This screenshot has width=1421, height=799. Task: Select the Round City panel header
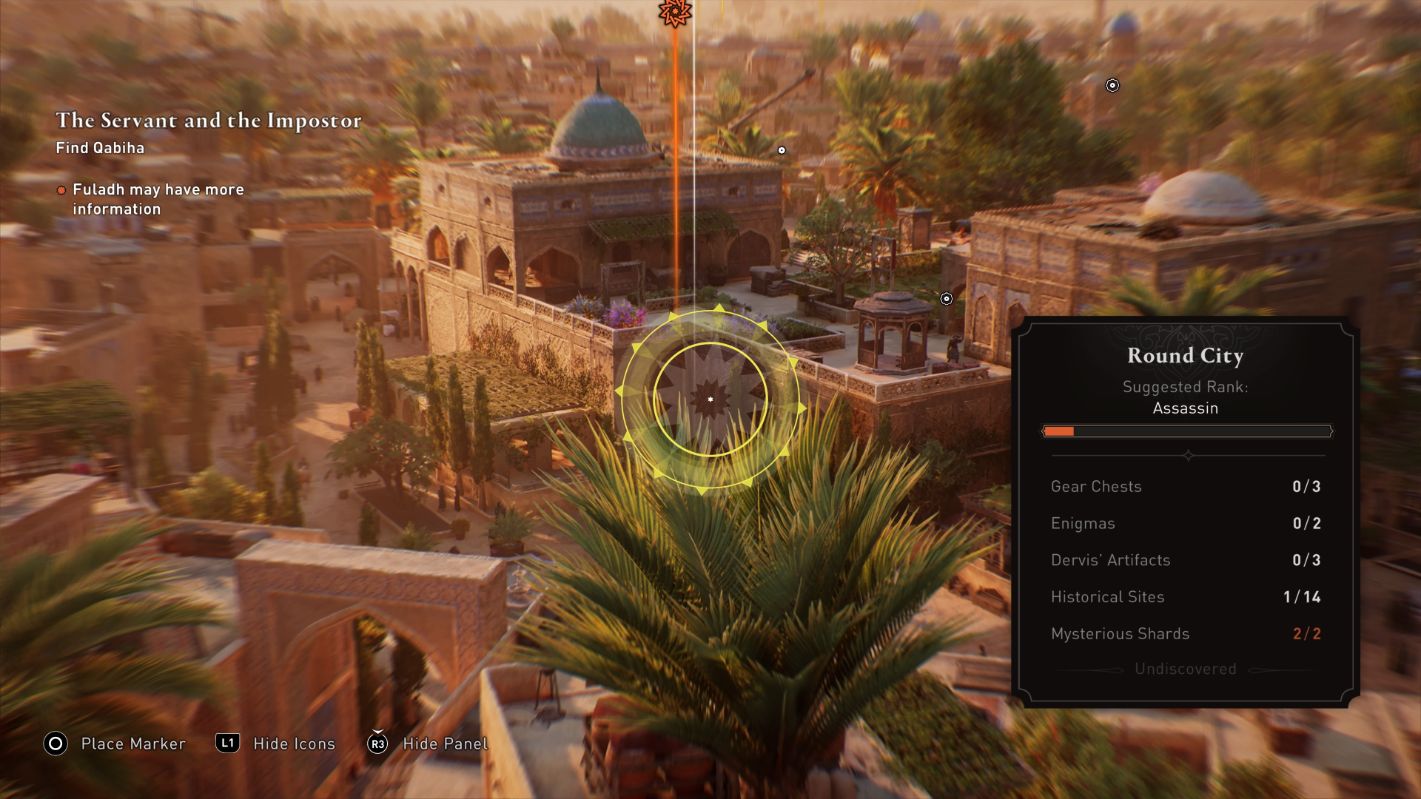[1185, 356]
